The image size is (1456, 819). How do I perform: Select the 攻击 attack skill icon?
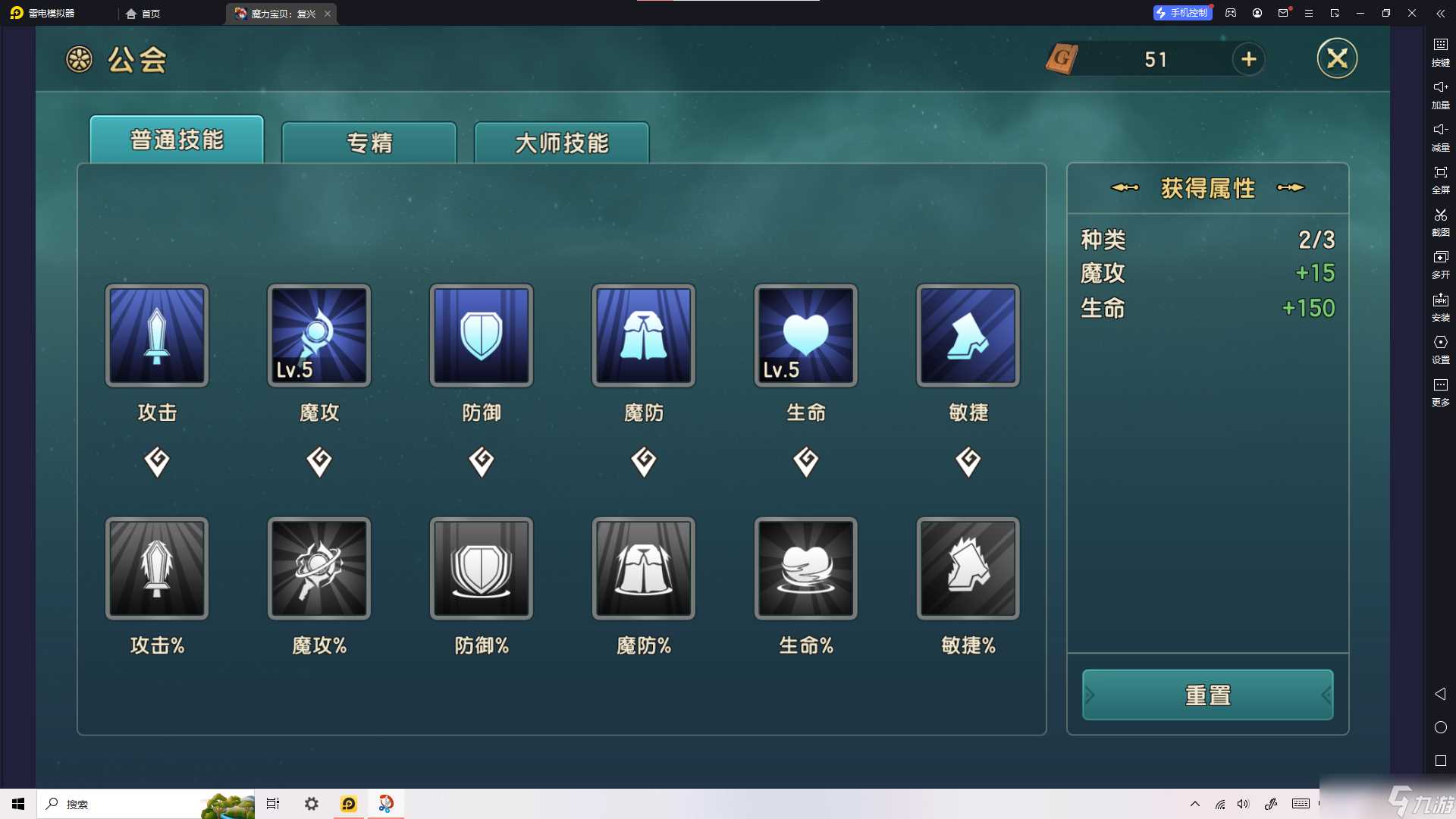click(156, 335)
